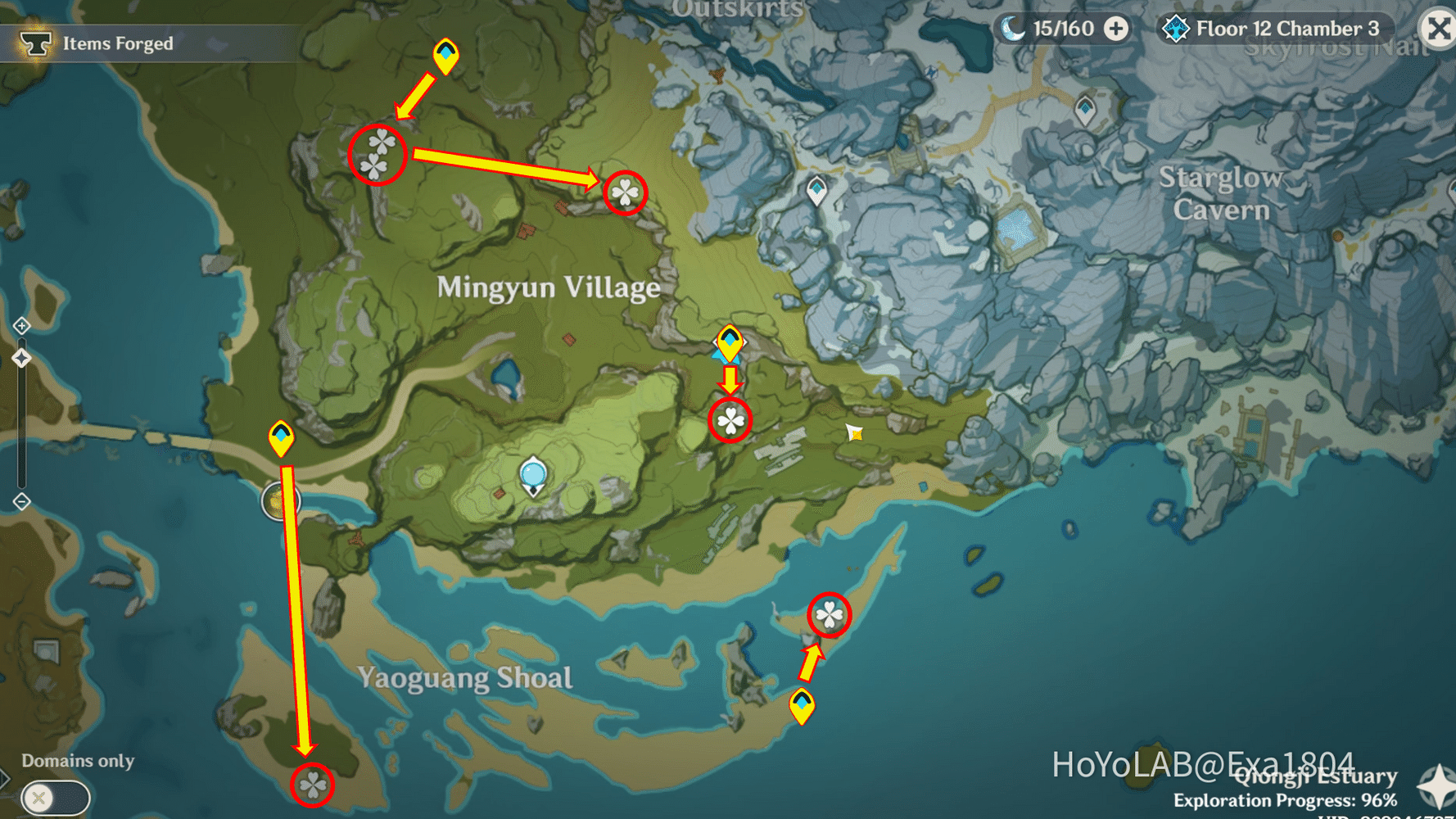Viewport: 1456px width, 819px height.
Task: Click the flower marker on the southern Yaoguang Shoal island
Action: point(312,786)
